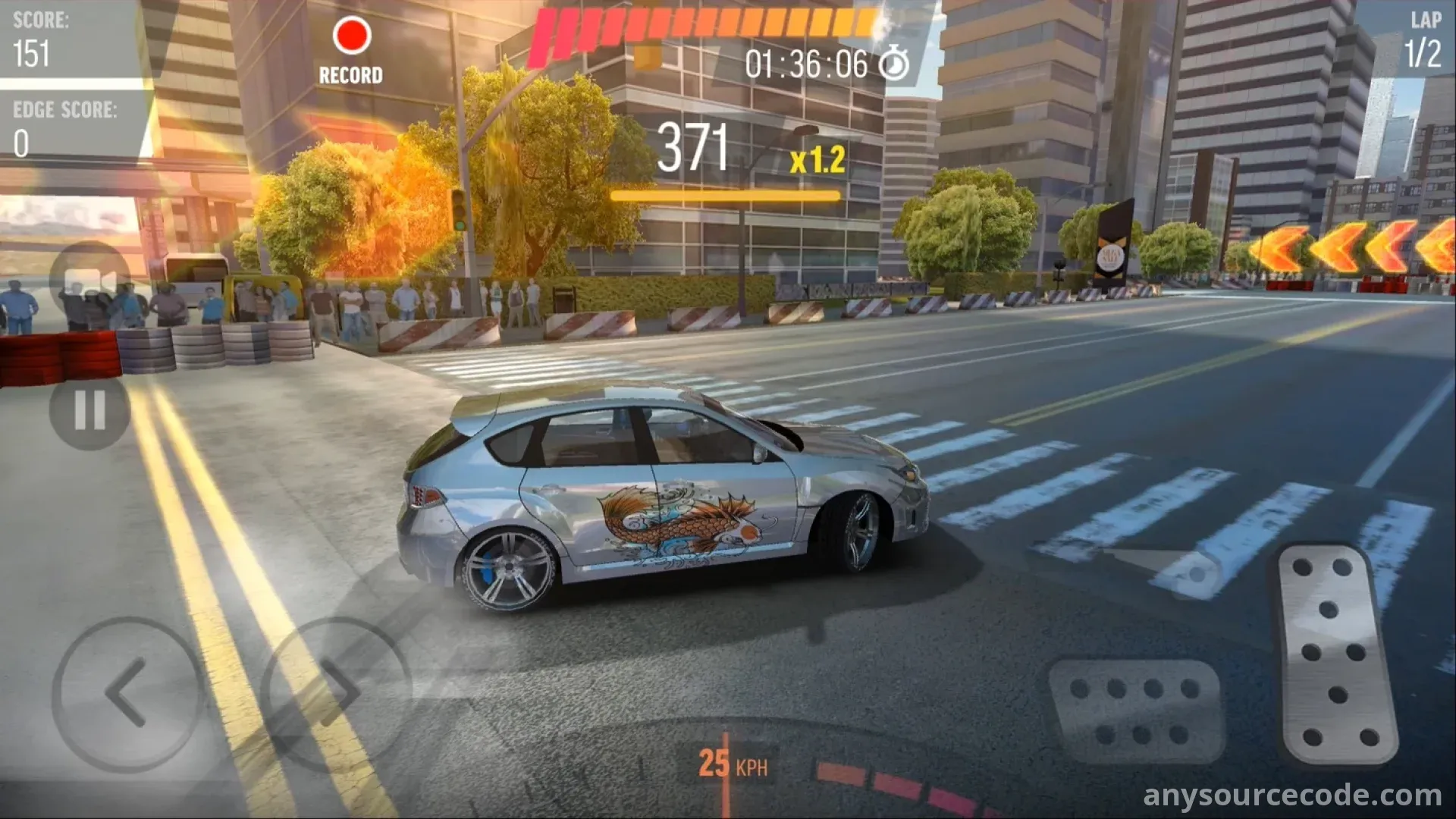Pause the race
Image resolution: width=1456 pixels, height=819 pixels.
tap(89, 411)
